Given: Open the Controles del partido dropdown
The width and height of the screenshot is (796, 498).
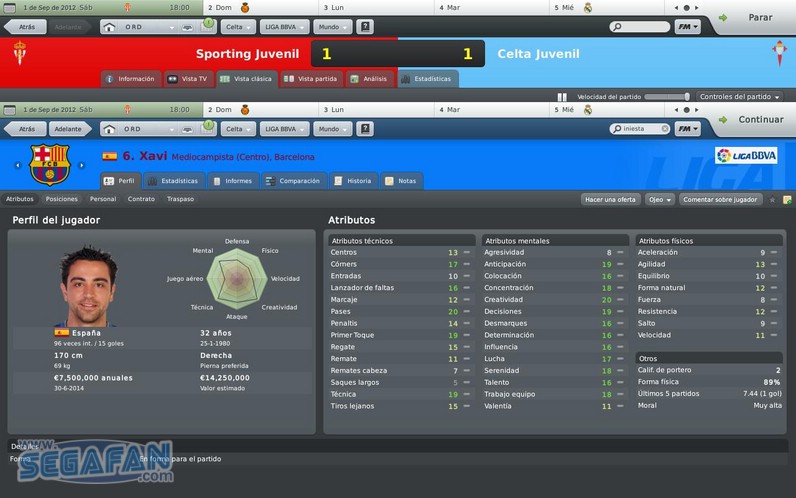Looking at the screenshot, I should [x=739, y=97].
